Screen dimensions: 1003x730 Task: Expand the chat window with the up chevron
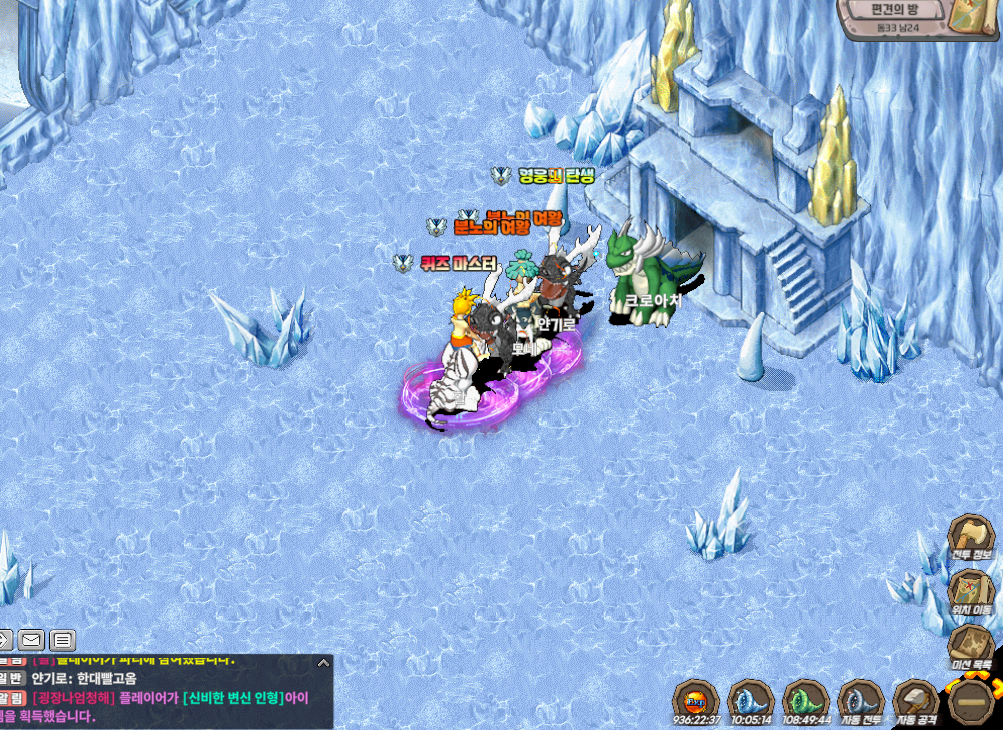tap(322, 662)
